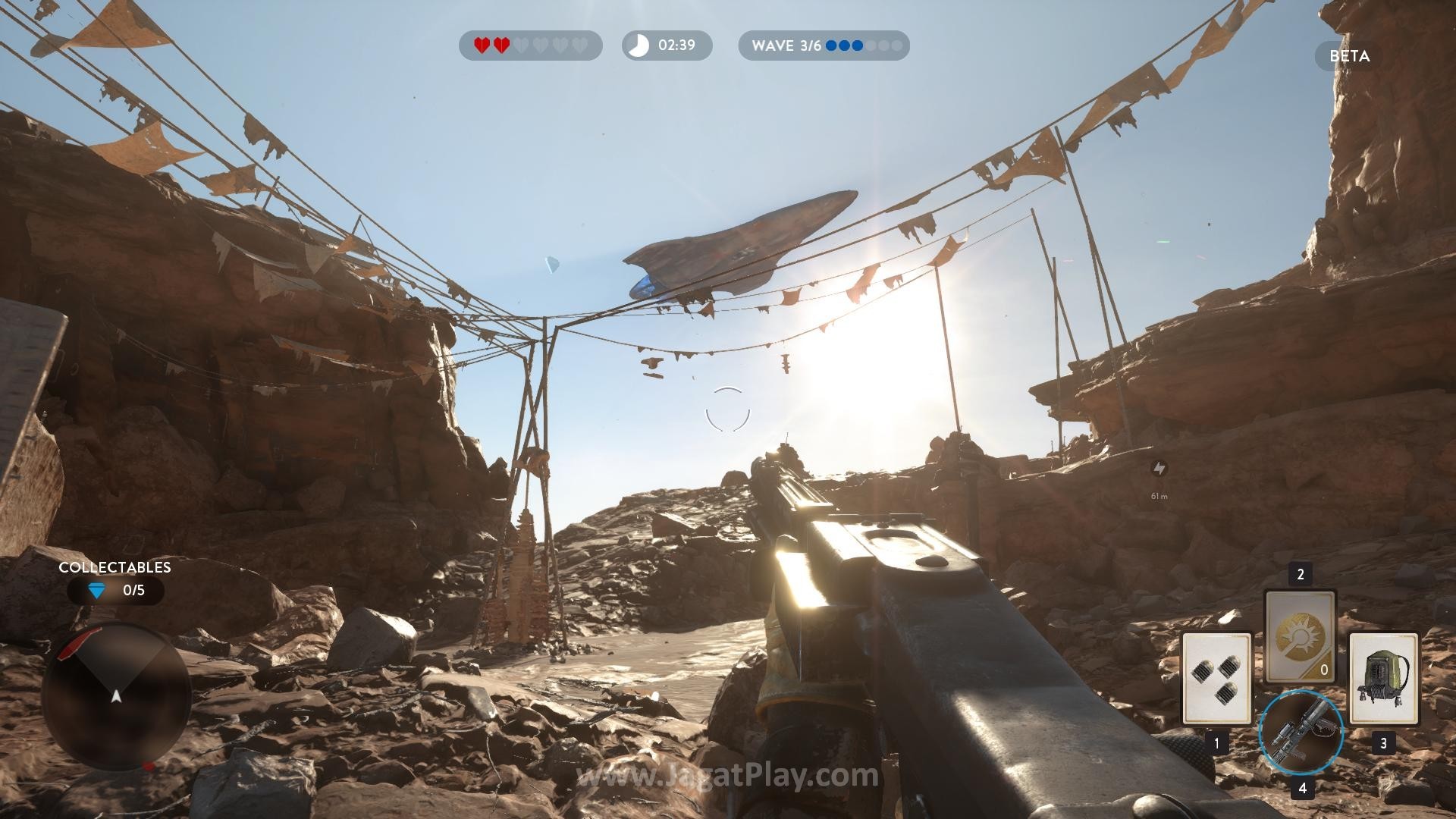Activate the gold sunburst charge card

[x=1300, y=637]
